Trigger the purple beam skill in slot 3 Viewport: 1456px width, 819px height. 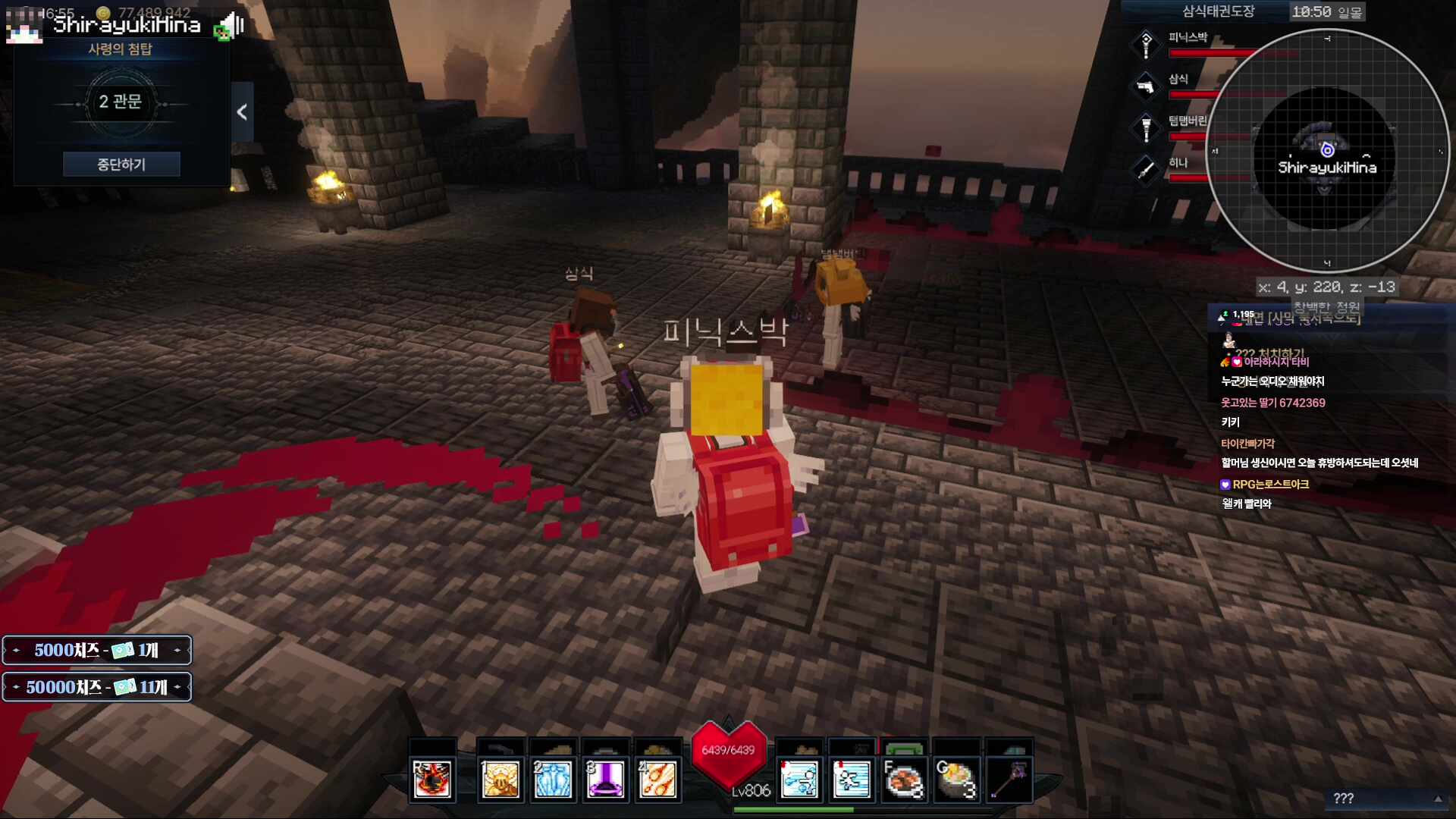(605, 779)
